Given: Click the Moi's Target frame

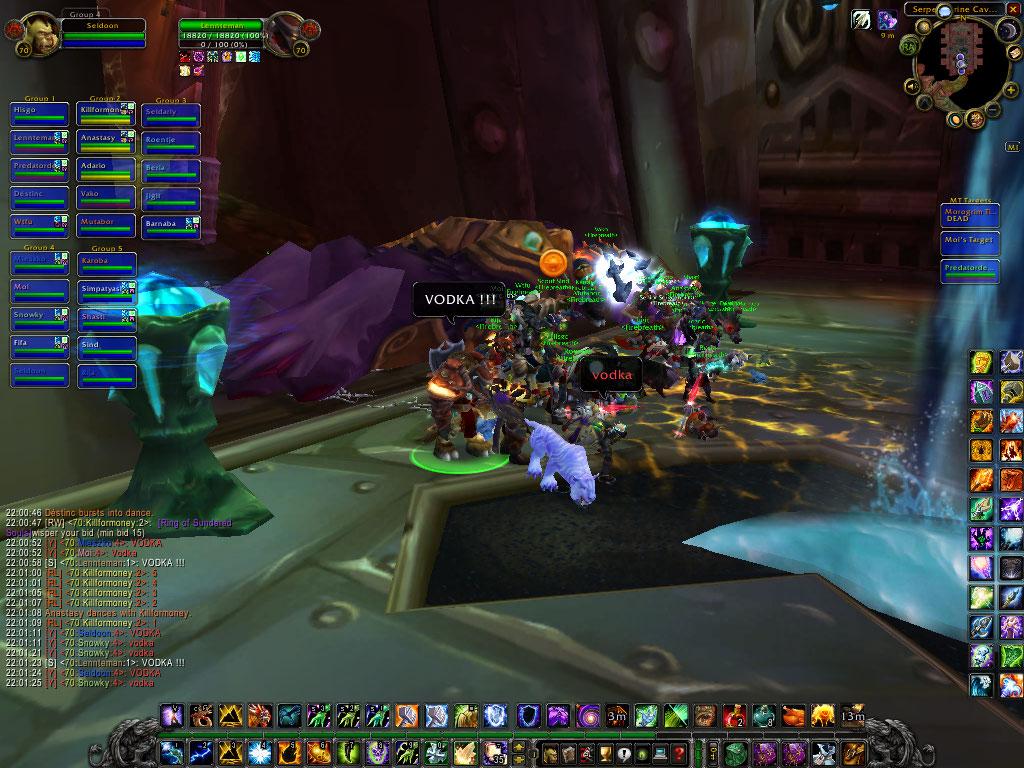Looking at the screenshot, I should pos(969,244).
